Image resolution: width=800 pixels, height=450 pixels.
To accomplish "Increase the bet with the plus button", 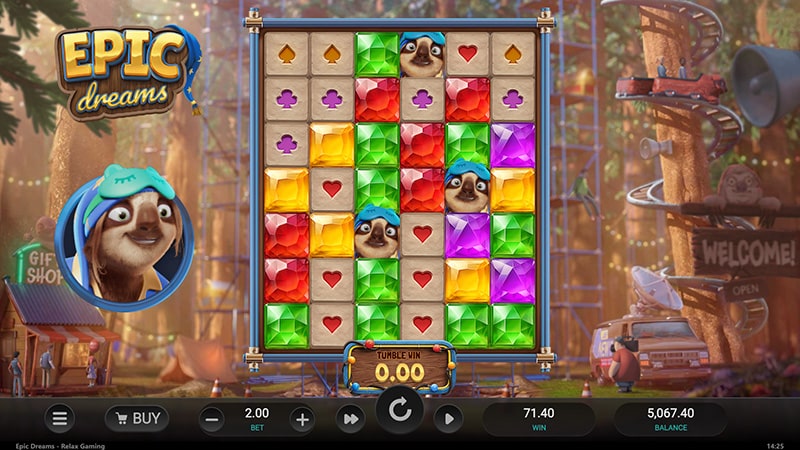I will click(302, 419).
